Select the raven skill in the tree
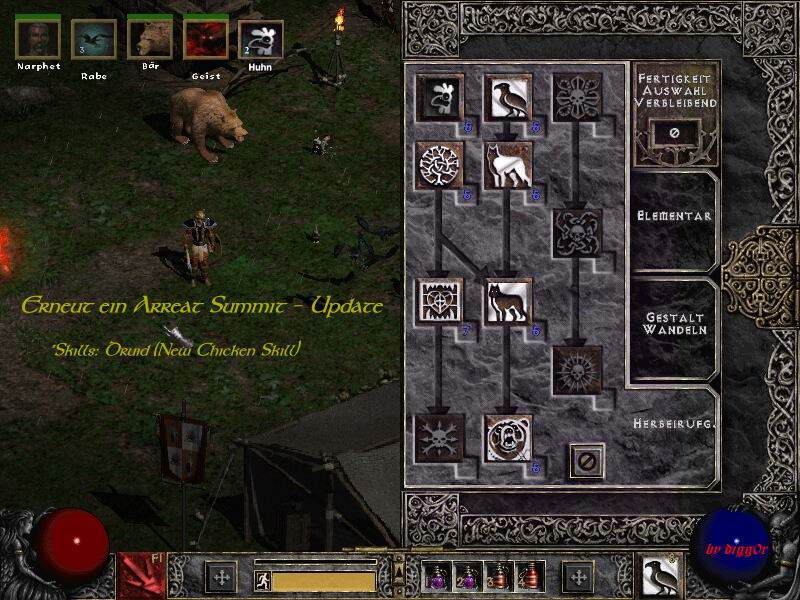 pos(508,97)
